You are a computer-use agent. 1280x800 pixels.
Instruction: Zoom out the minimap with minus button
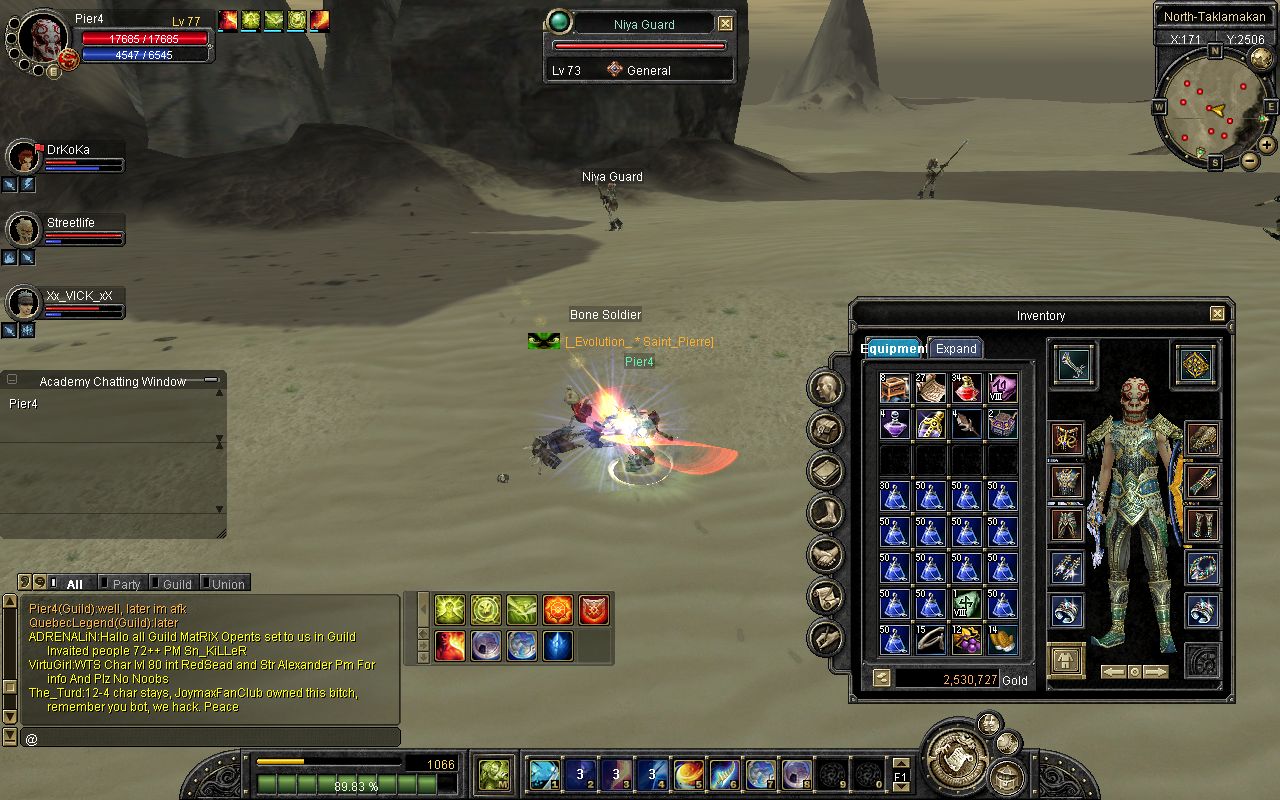(1250, 161)
